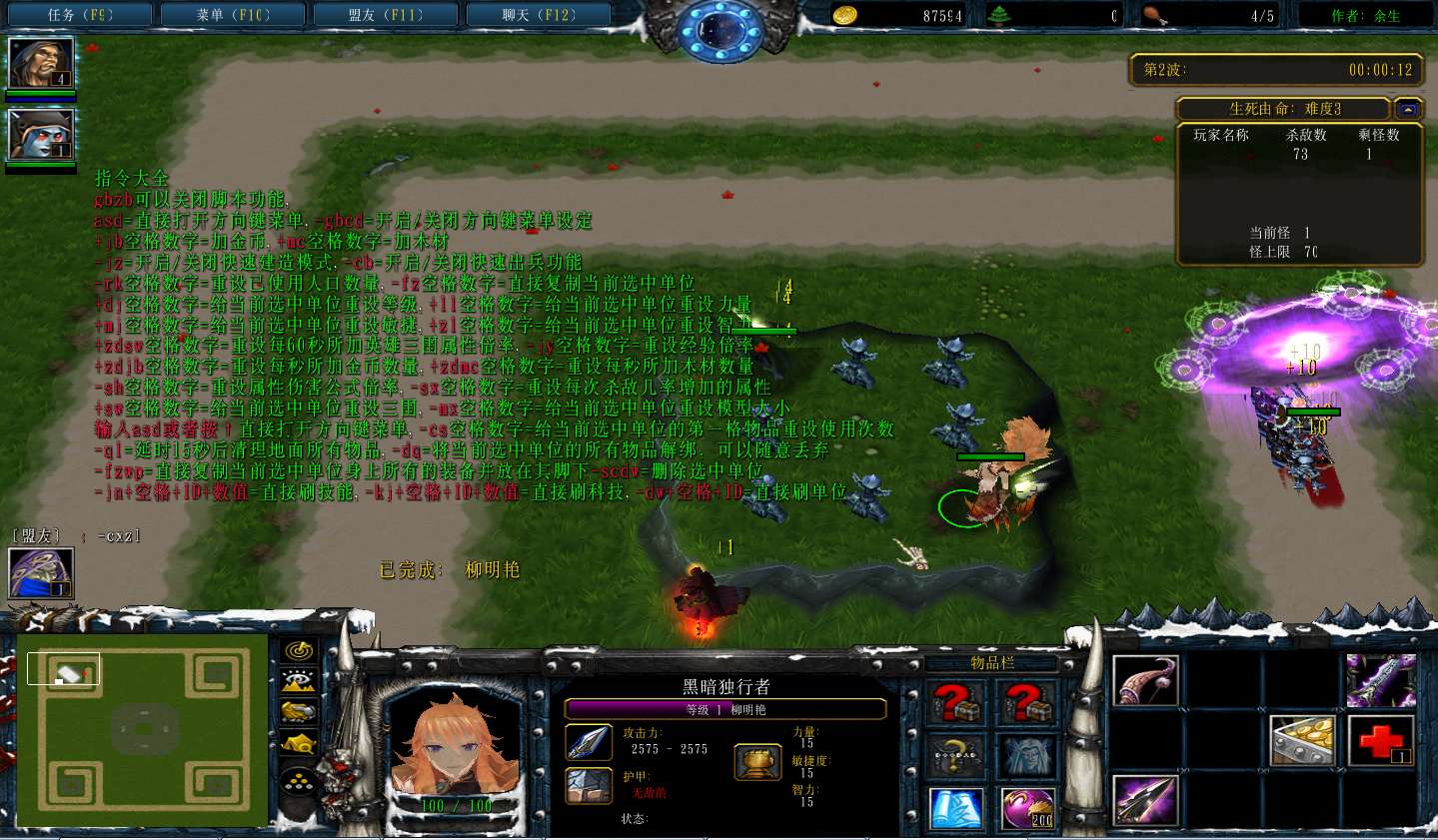Activate the horn ability icon
The height and width of the screenshot is (840, 1438).
(1145, 681)
